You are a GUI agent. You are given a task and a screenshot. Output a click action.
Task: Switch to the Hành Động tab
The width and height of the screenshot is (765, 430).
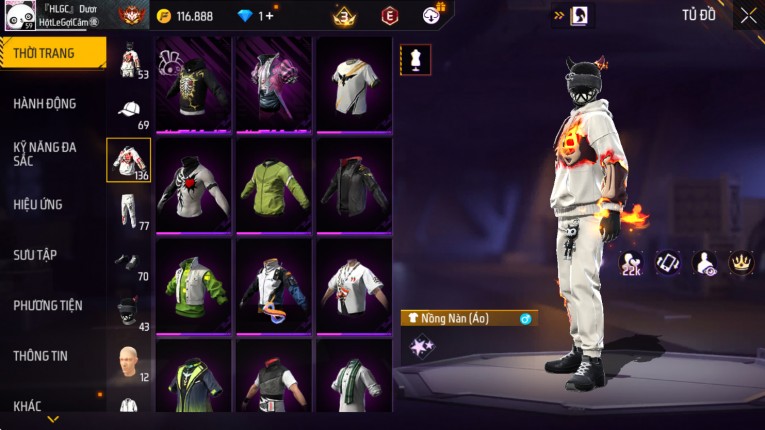(45, 103)
